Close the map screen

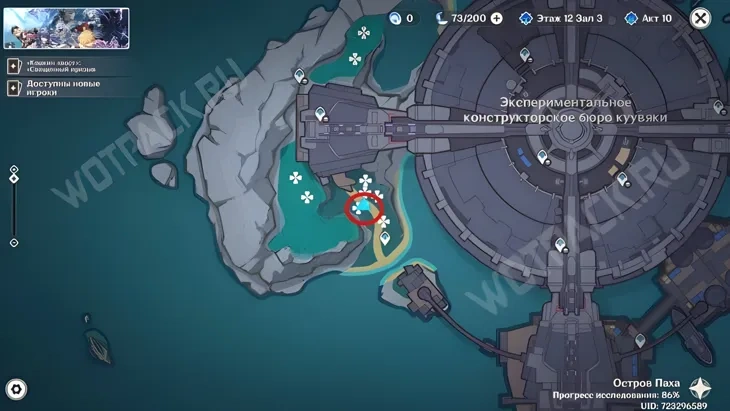click(x=701, y=18)
